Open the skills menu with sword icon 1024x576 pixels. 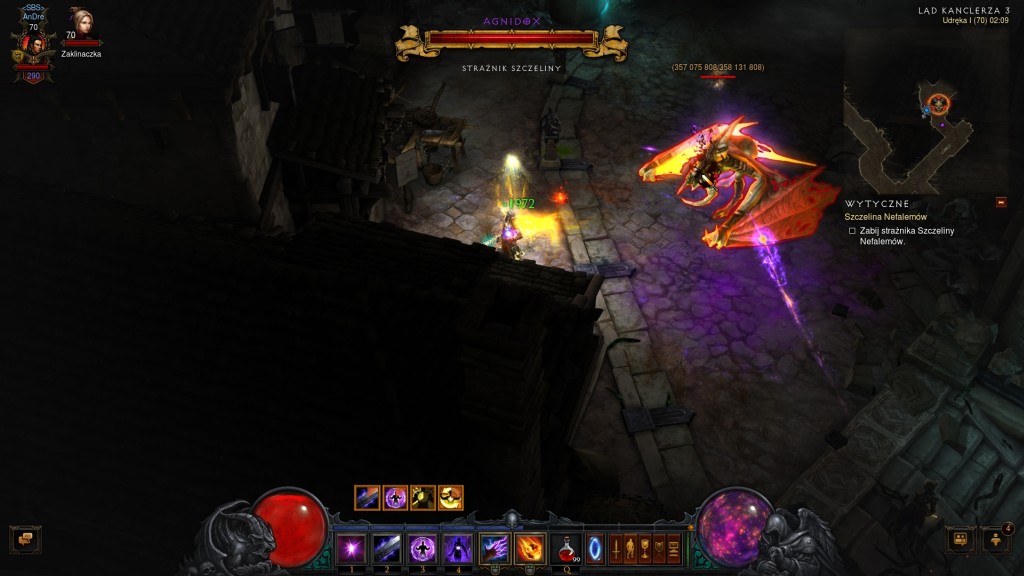pyautogui.click(x=615, y=548)
